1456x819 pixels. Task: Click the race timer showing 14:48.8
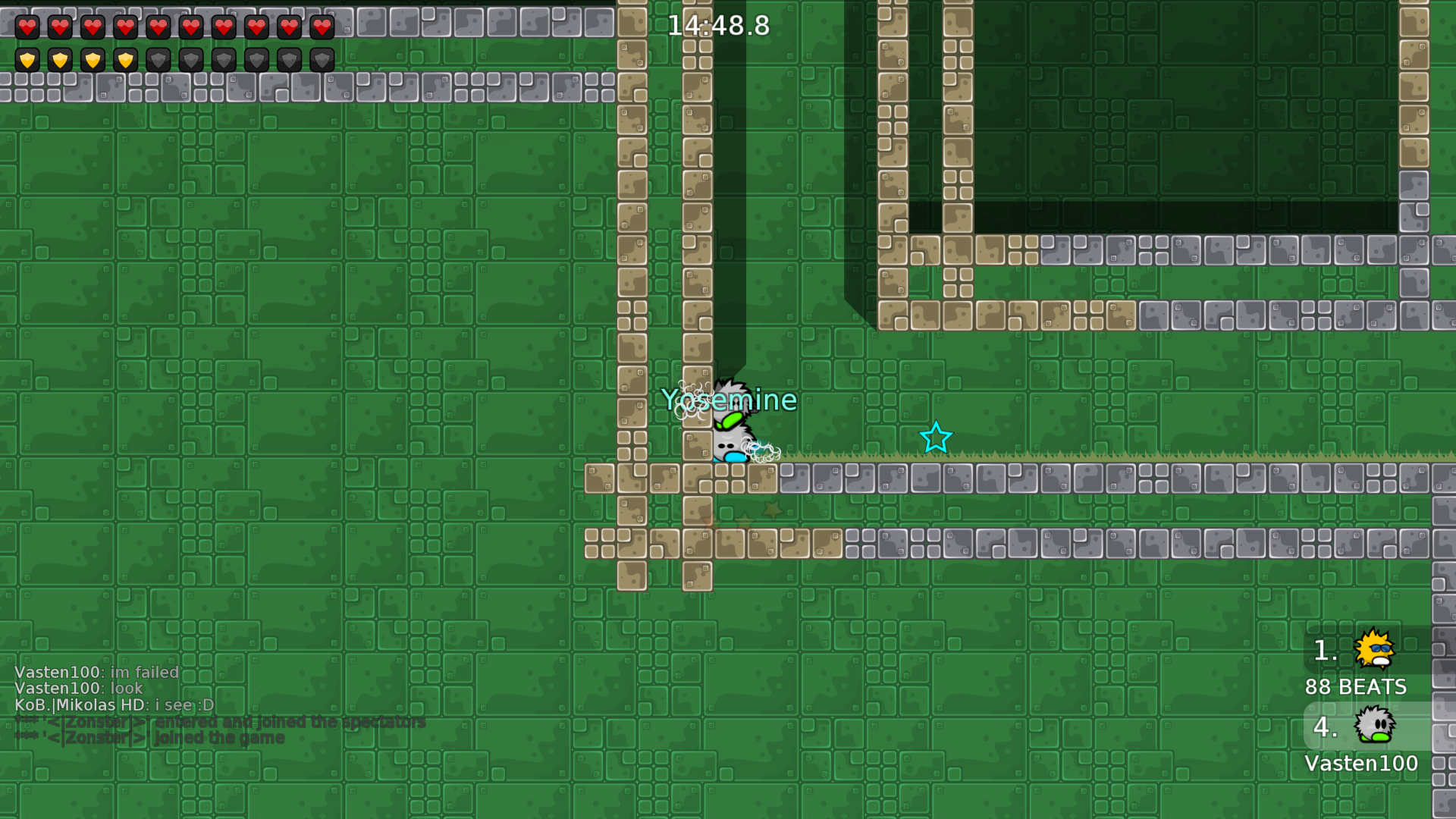tap(719, 25)
